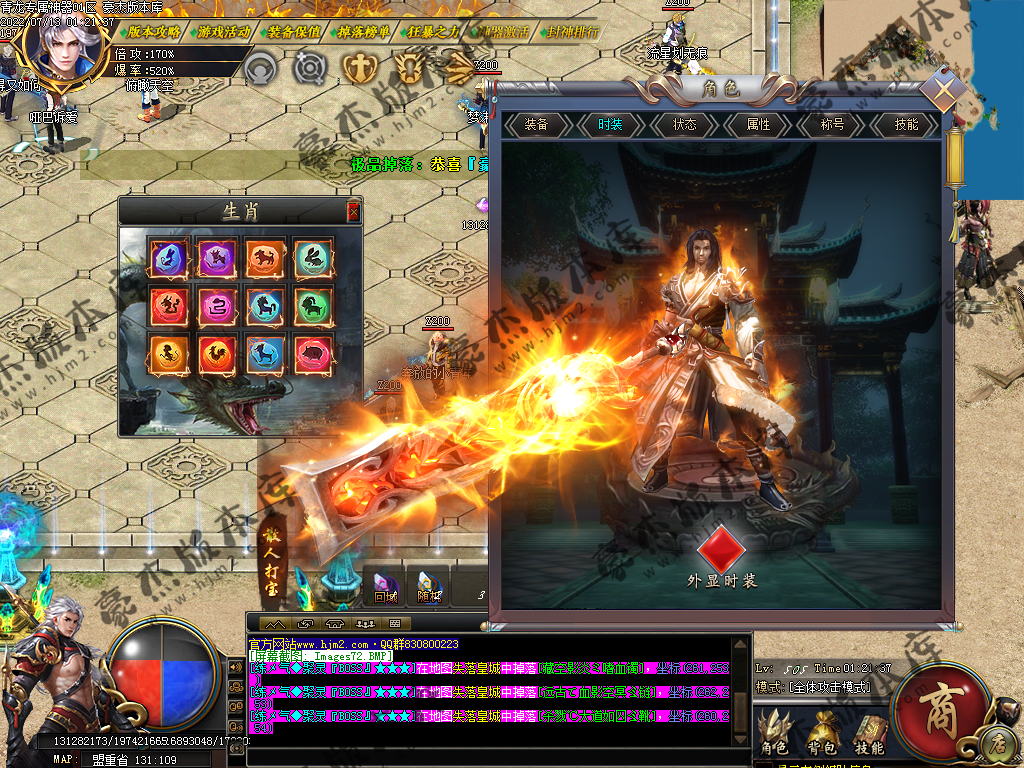
Task: Toggle the 外显时装 red diamond
Action: pyautogui.click(x=721, y=548)
